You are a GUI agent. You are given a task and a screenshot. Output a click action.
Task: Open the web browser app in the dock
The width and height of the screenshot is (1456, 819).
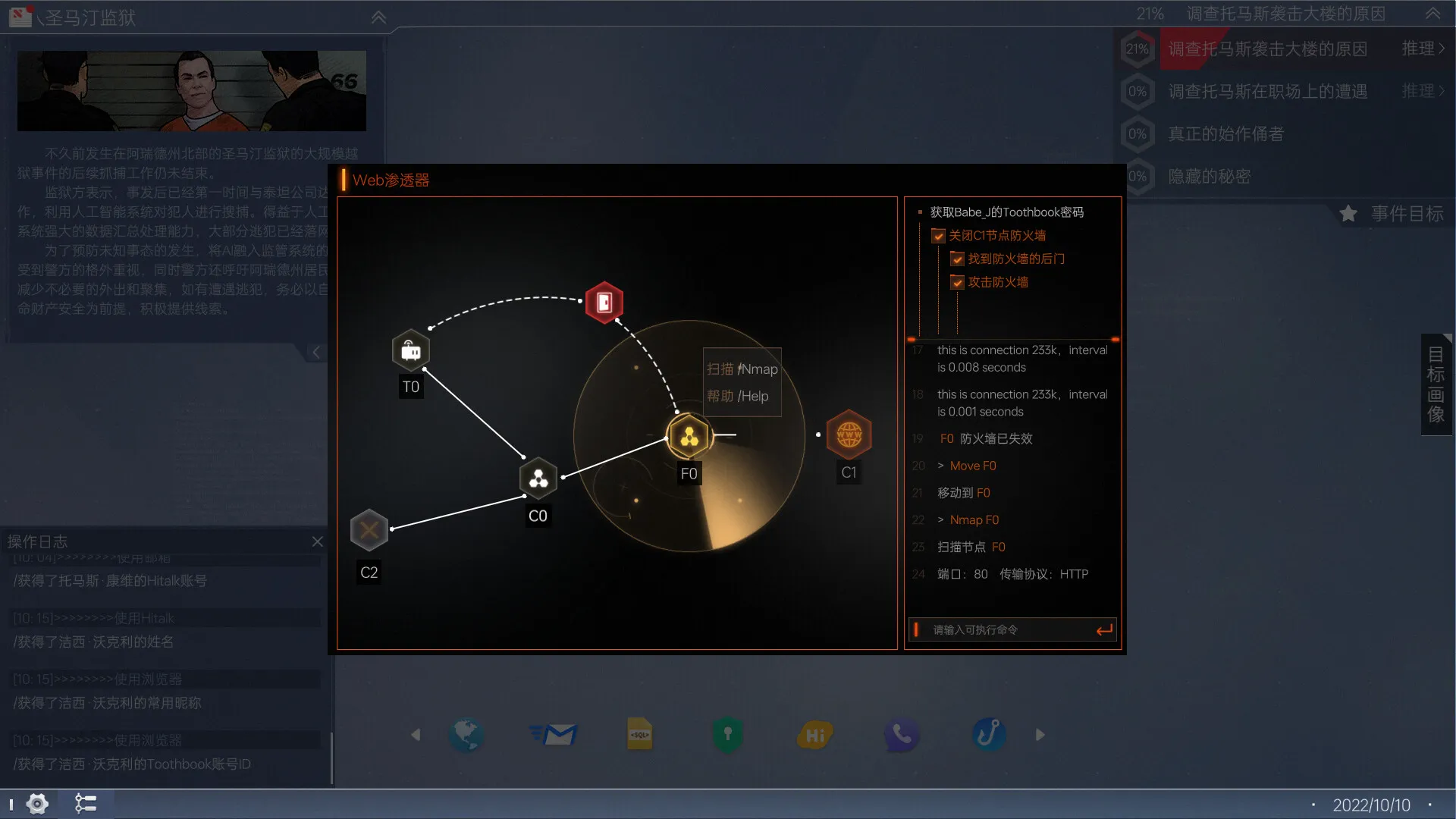pos(466,734)
